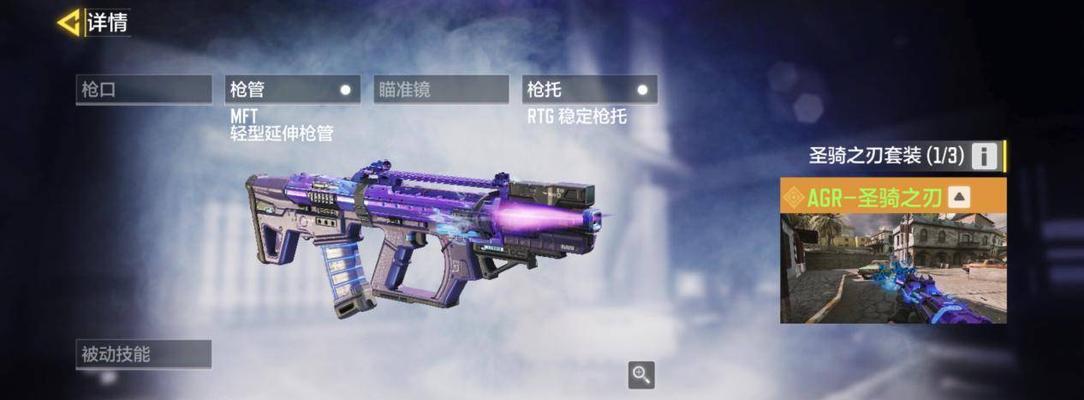View the AGR-圣骑之刃 preview thumbnail
This screenshot has width=1084, height=400.
point(893,268)
